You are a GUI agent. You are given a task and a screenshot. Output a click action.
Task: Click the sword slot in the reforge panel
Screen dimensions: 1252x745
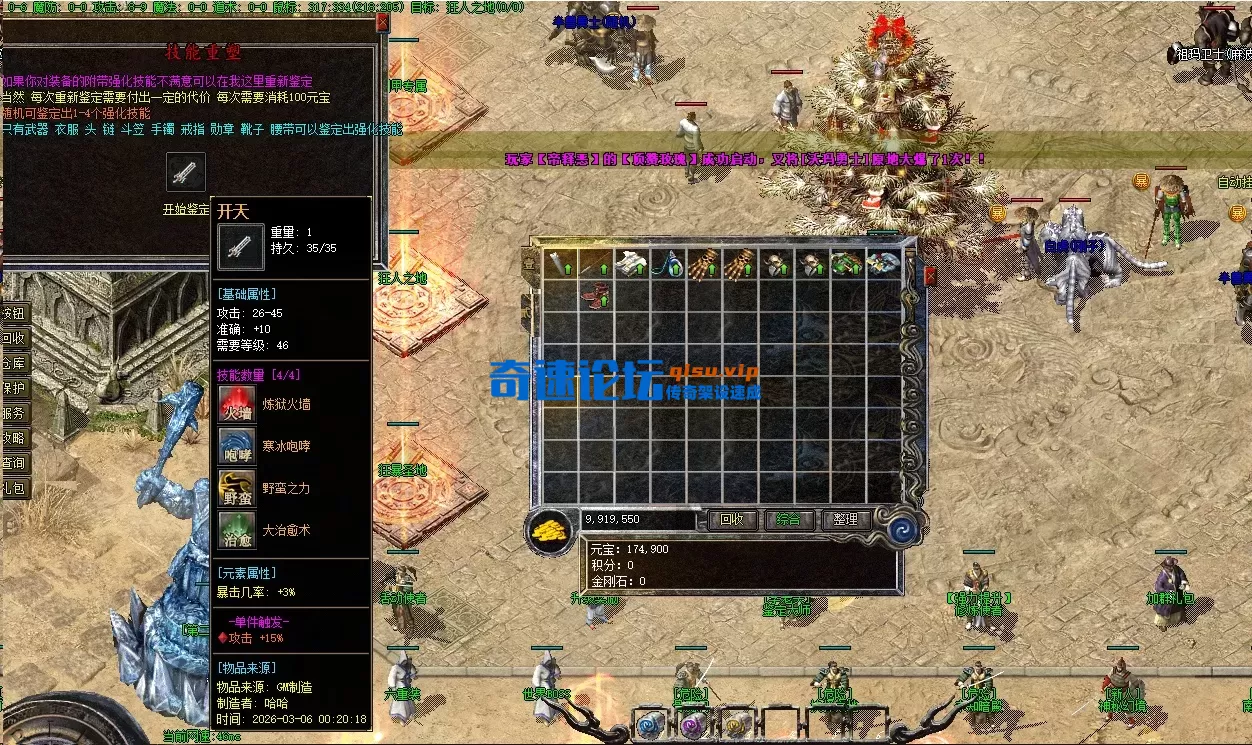point(186,173)
